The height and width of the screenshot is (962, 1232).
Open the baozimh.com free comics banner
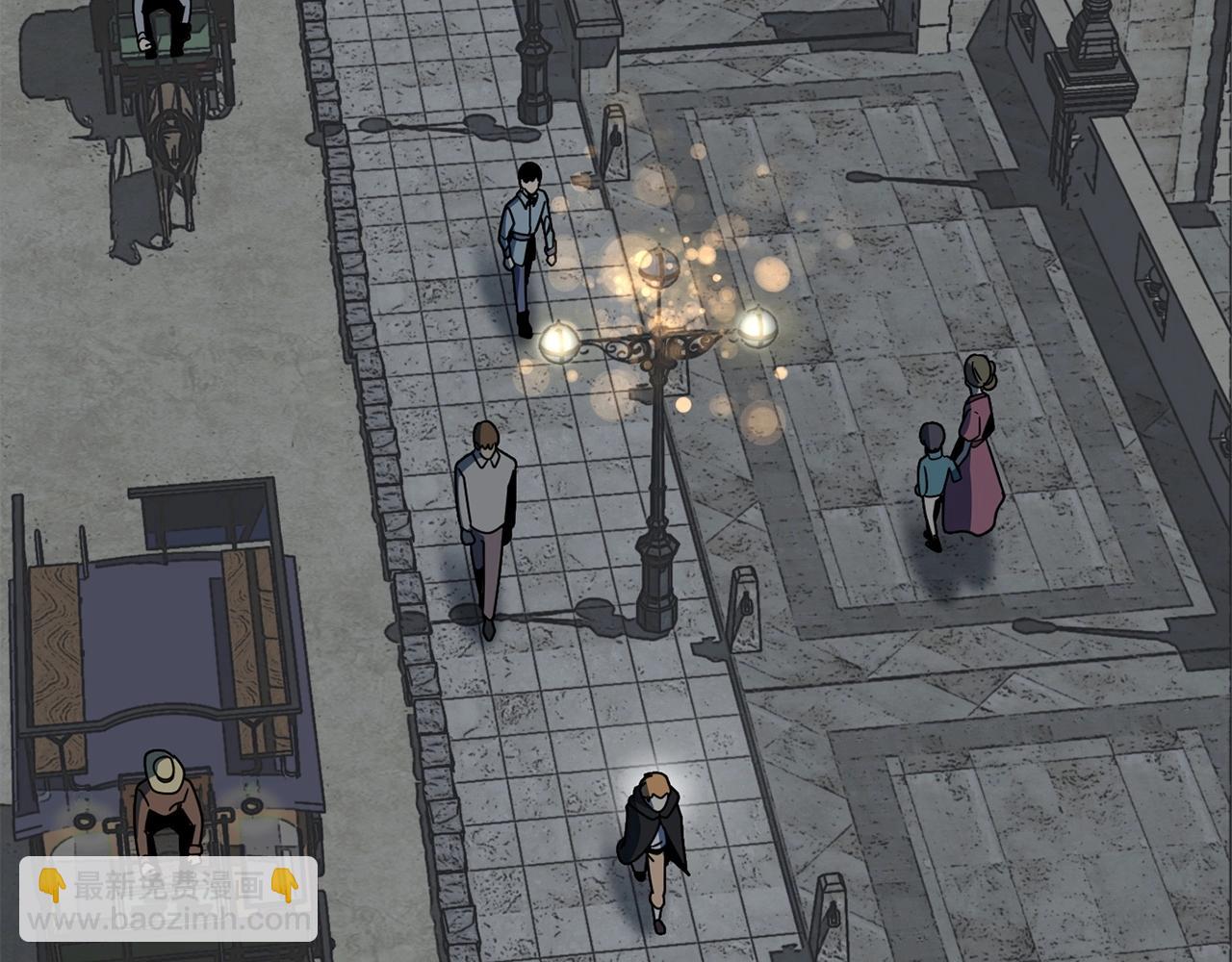tap(168, 899)
